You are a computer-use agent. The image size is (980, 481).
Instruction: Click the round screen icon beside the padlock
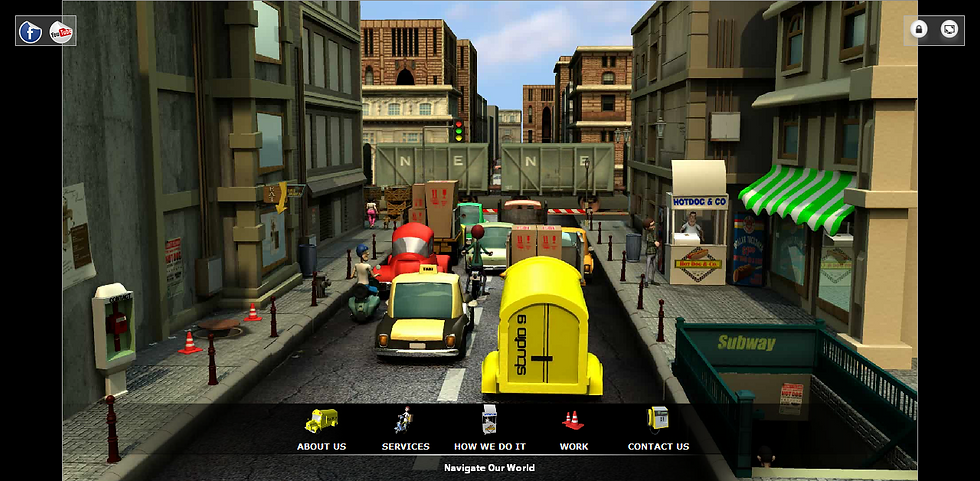coord(949,30)
